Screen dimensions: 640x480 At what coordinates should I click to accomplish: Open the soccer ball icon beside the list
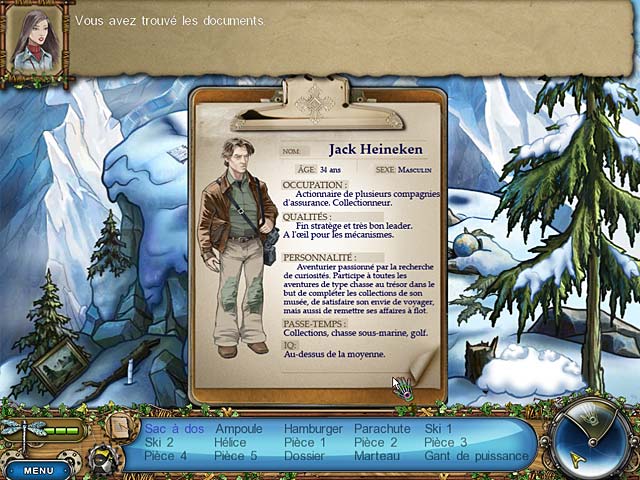coord(103,459)
